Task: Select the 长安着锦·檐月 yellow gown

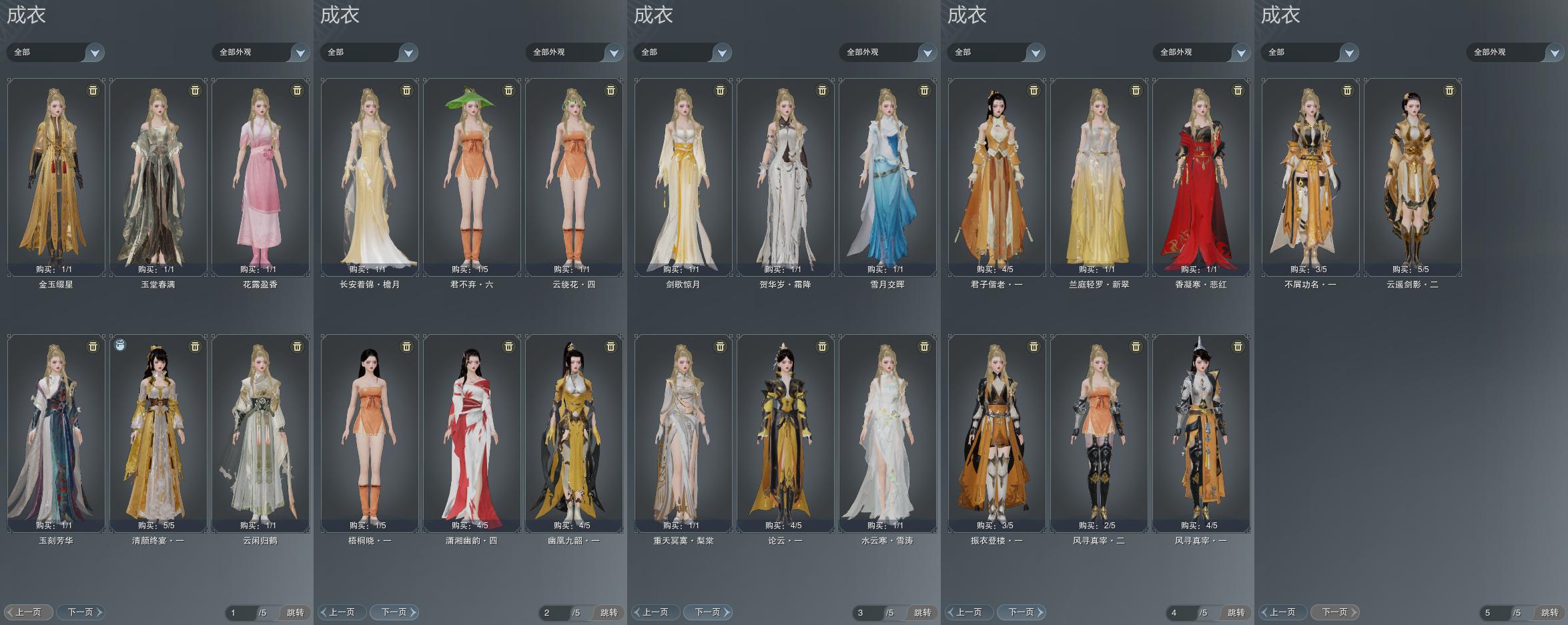Action: (x=370, y=177)
